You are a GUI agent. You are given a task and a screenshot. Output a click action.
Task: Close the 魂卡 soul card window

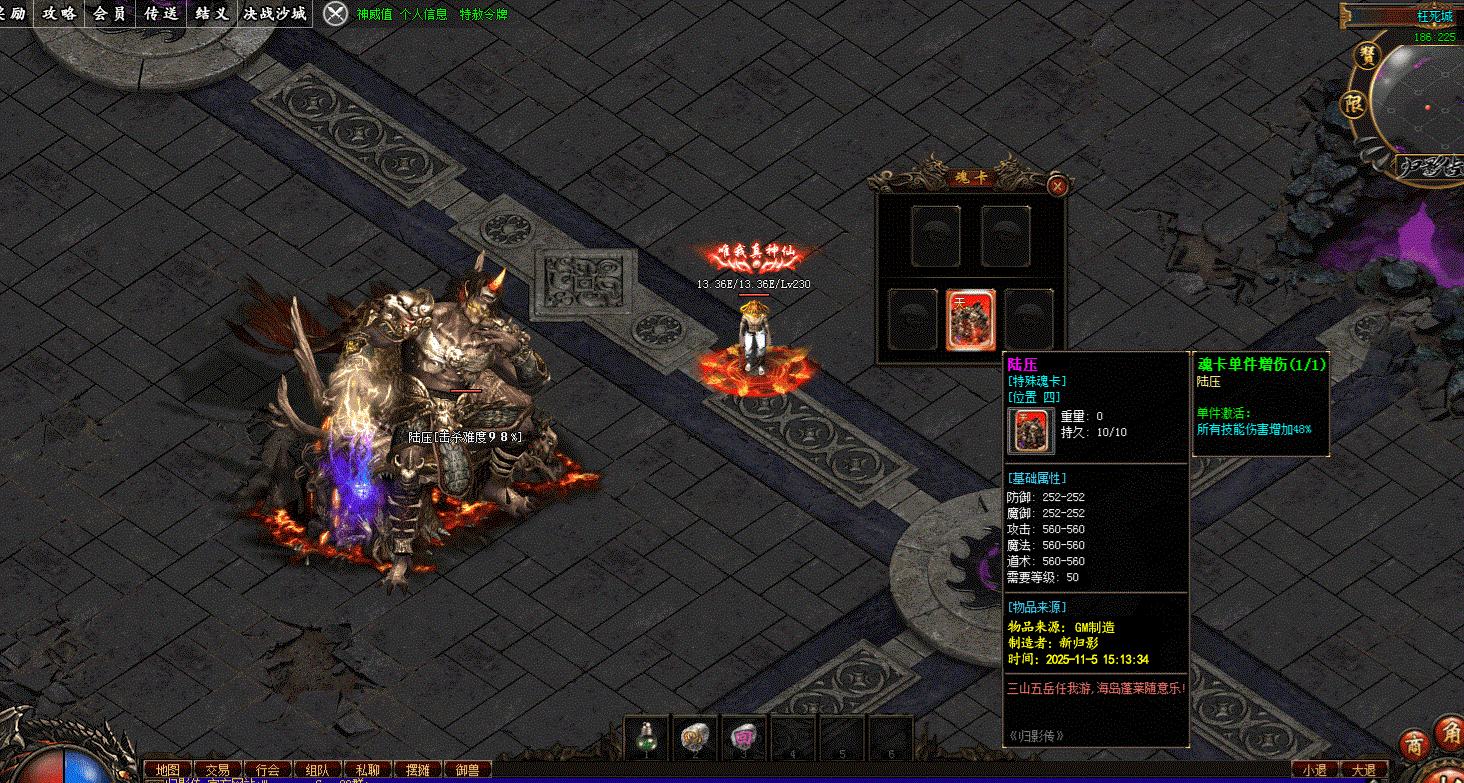point(1057,185)
